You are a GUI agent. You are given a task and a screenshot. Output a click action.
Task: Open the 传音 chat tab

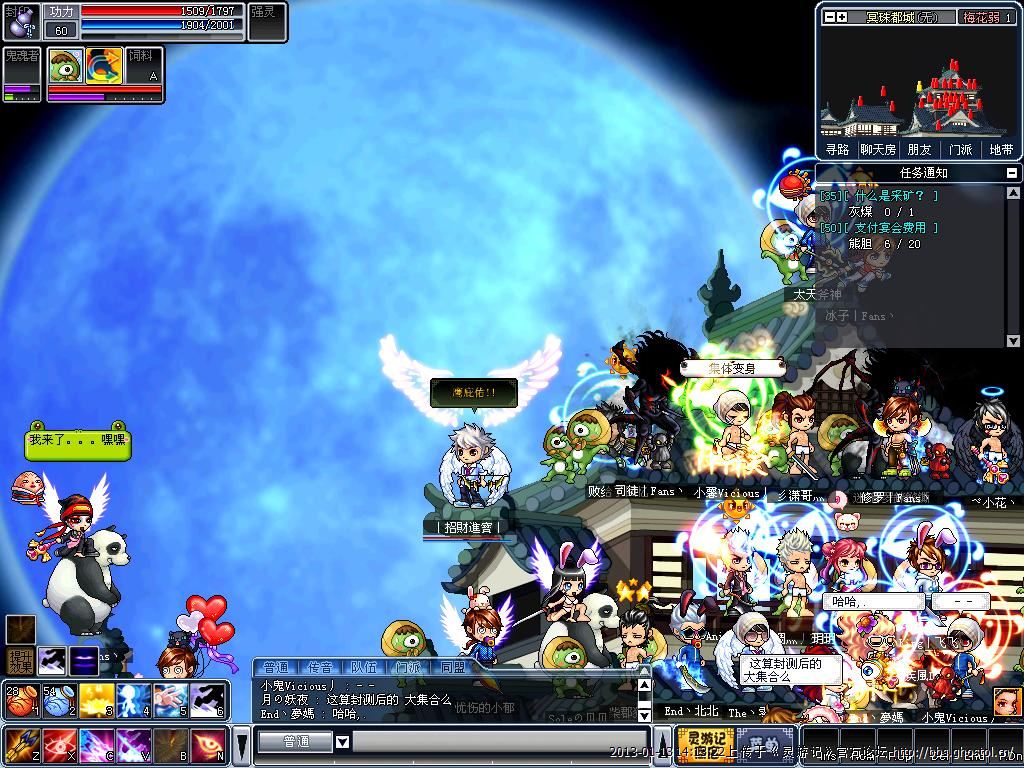click(x=320, y=667)
